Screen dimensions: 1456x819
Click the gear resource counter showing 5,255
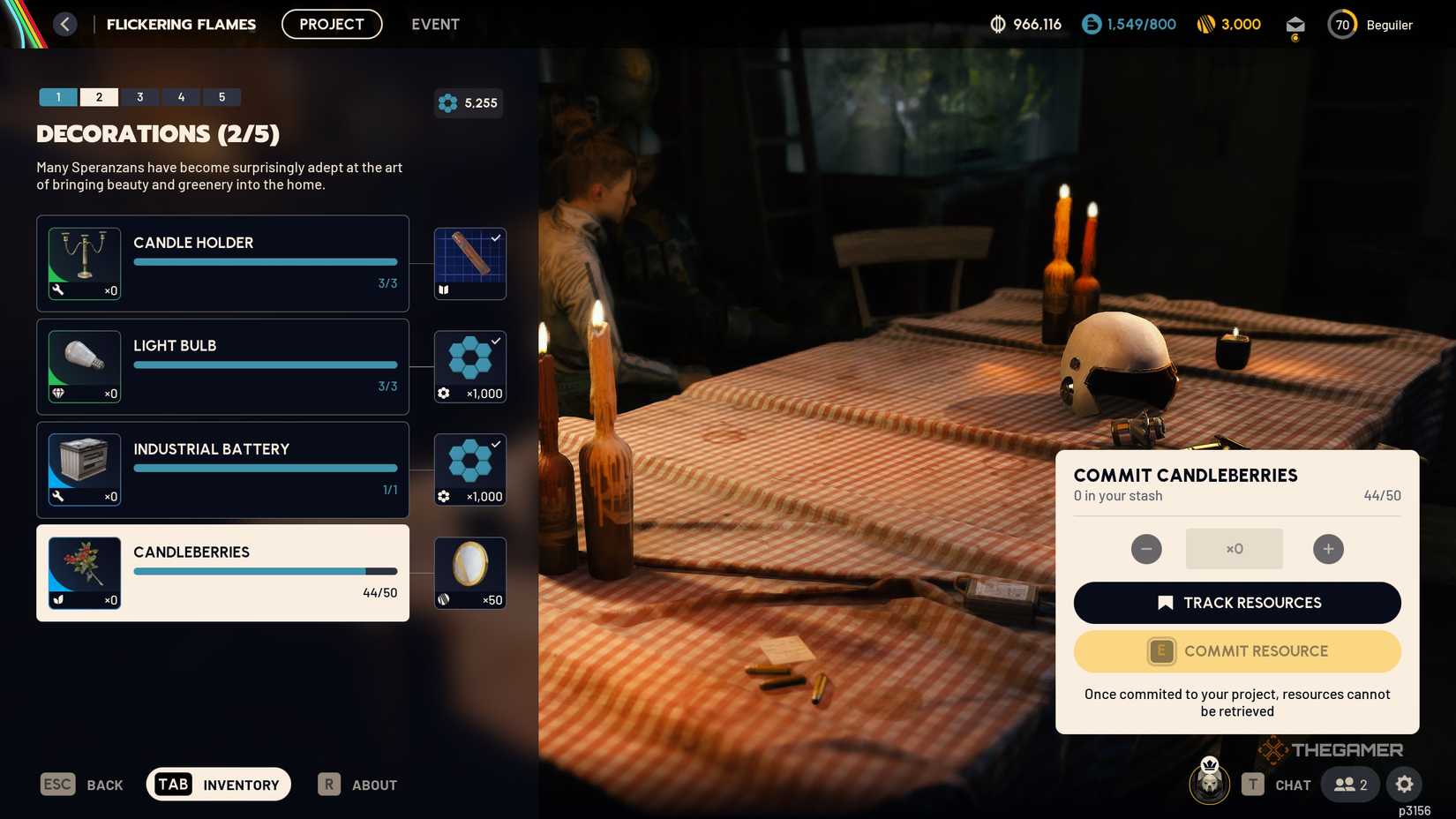pos(468,102)
